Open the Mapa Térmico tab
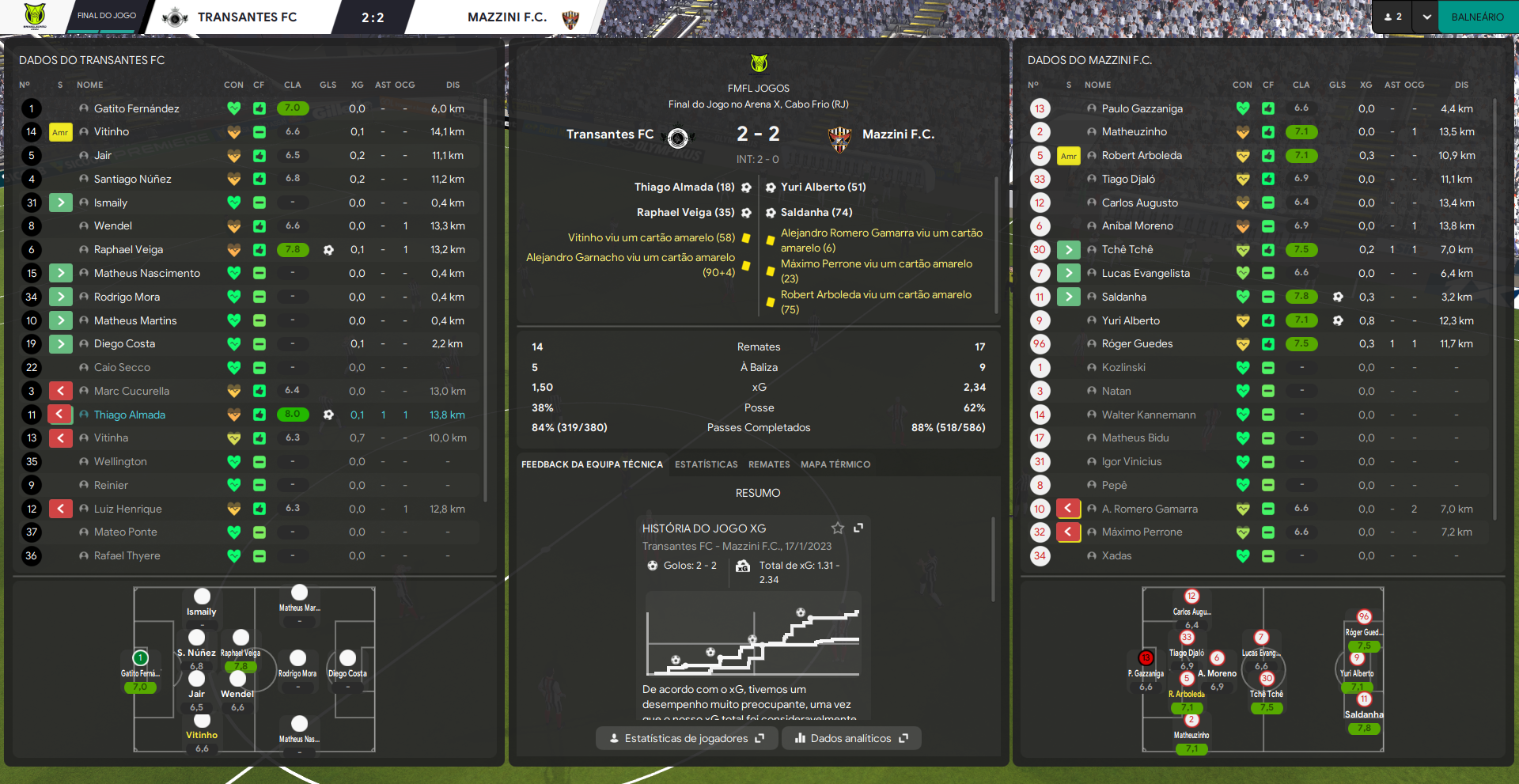The height and width of the screenshot is (784, 1519). tap(835, 464)
